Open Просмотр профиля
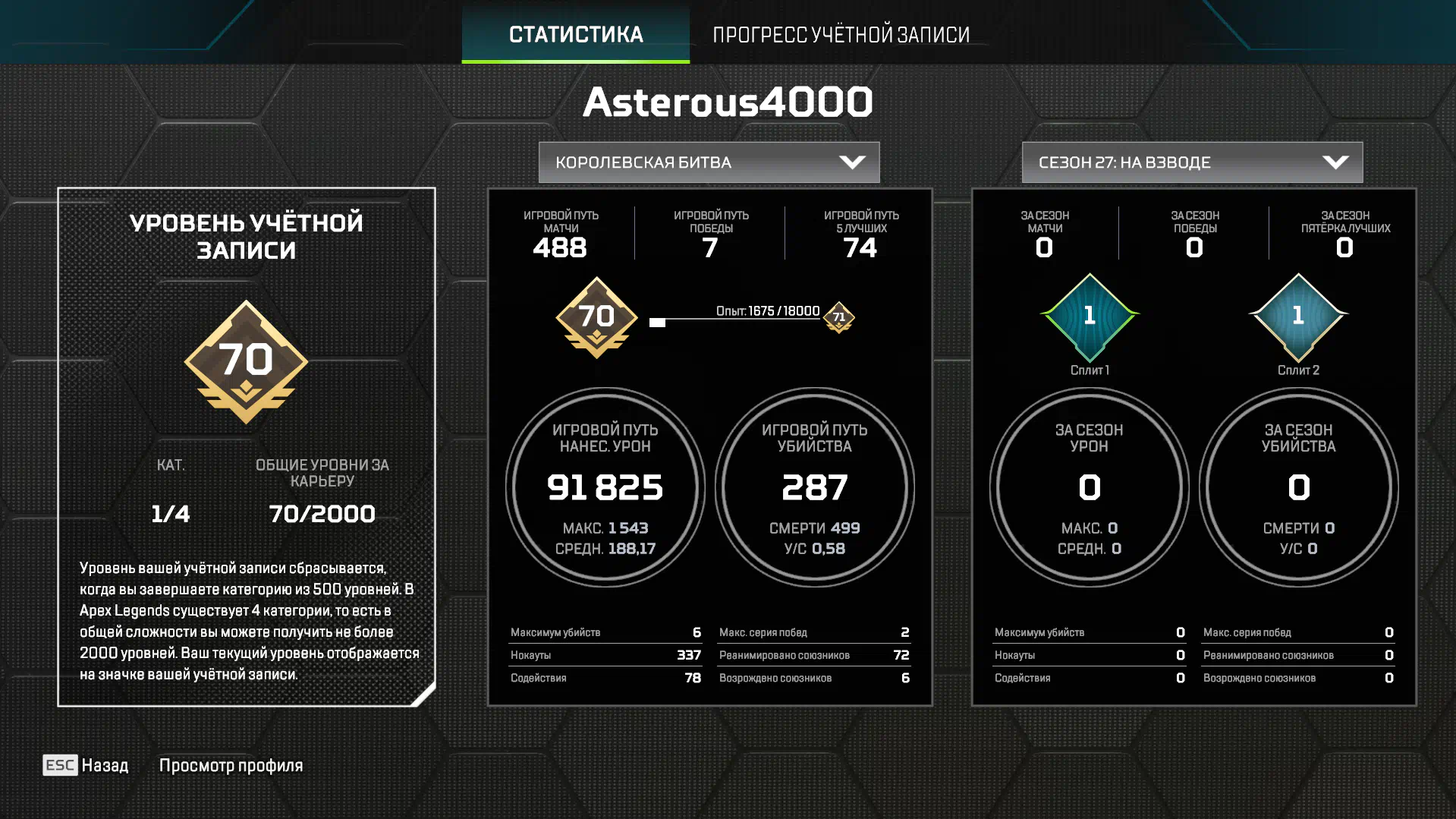This screenshot has width=1456, height=819. pos(231,765)
